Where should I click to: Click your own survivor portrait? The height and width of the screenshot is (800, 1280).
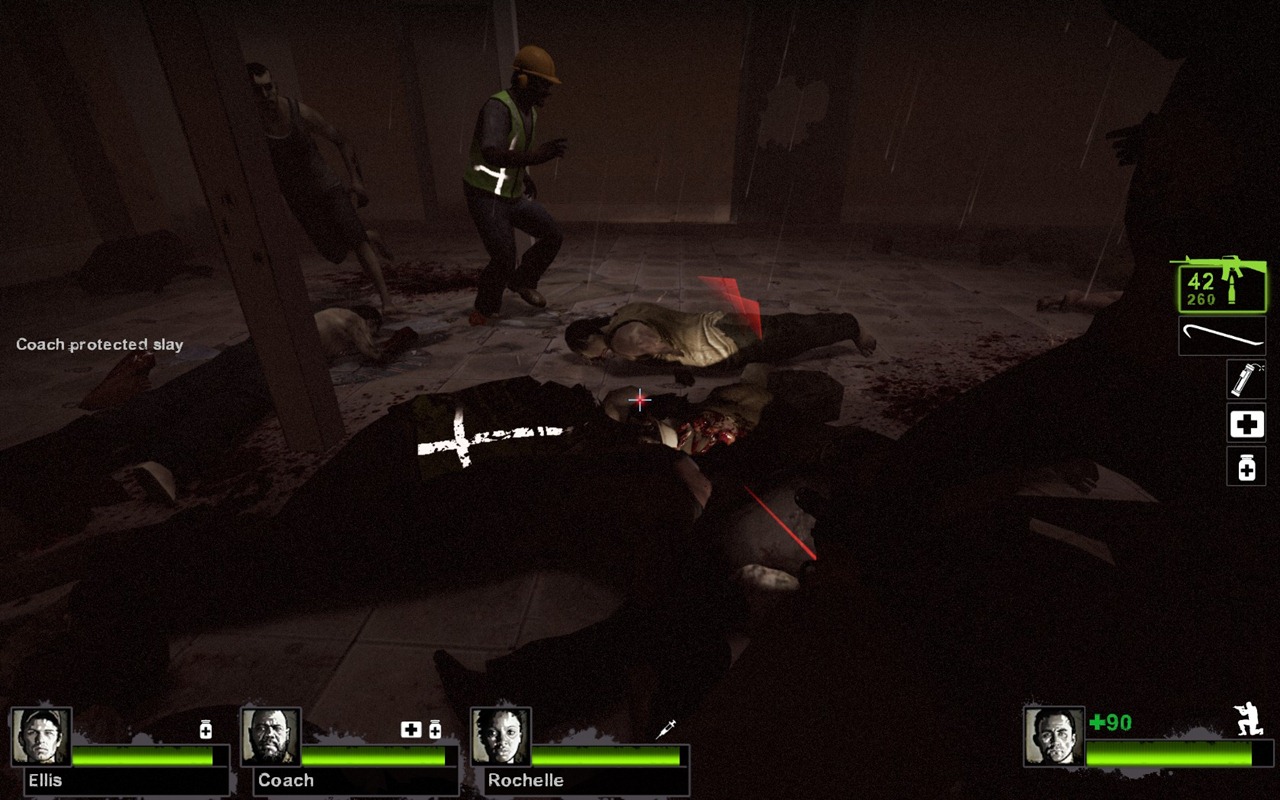(x=1054, y=737)
